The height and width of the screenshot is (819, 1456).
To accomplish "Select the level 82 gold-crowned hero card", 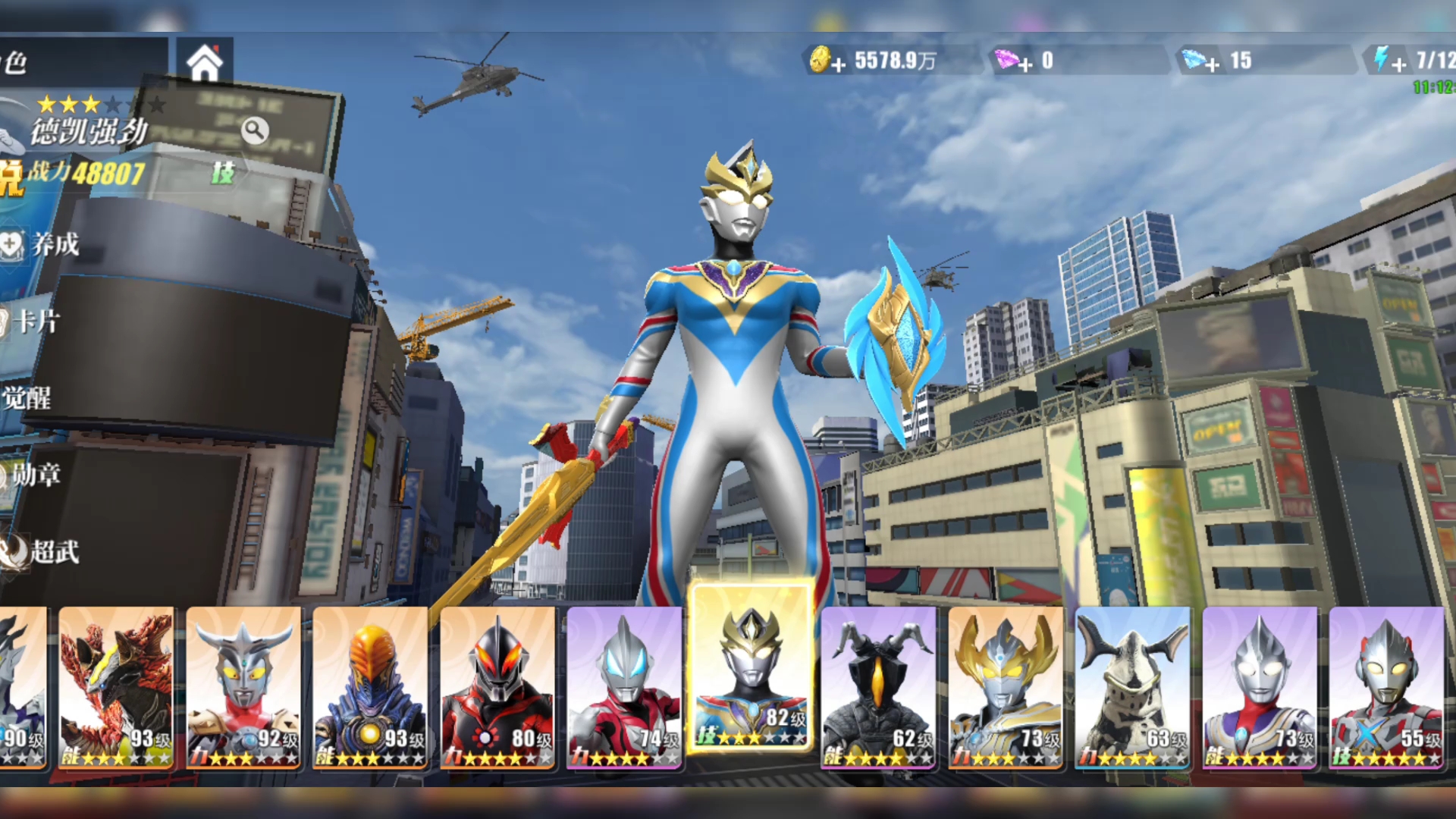I will tap(752, 669).
